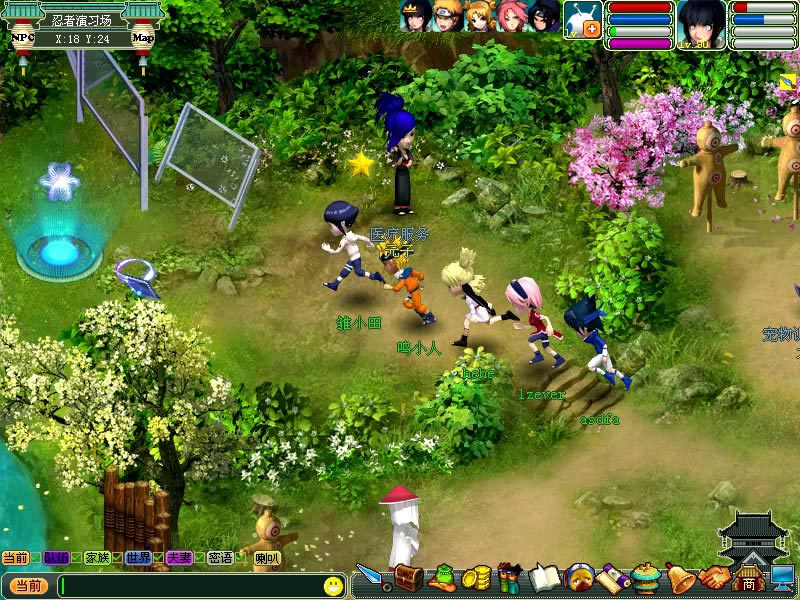Open the open book icon
Viewport: 800px width, 600px height.
coord(545,577)
